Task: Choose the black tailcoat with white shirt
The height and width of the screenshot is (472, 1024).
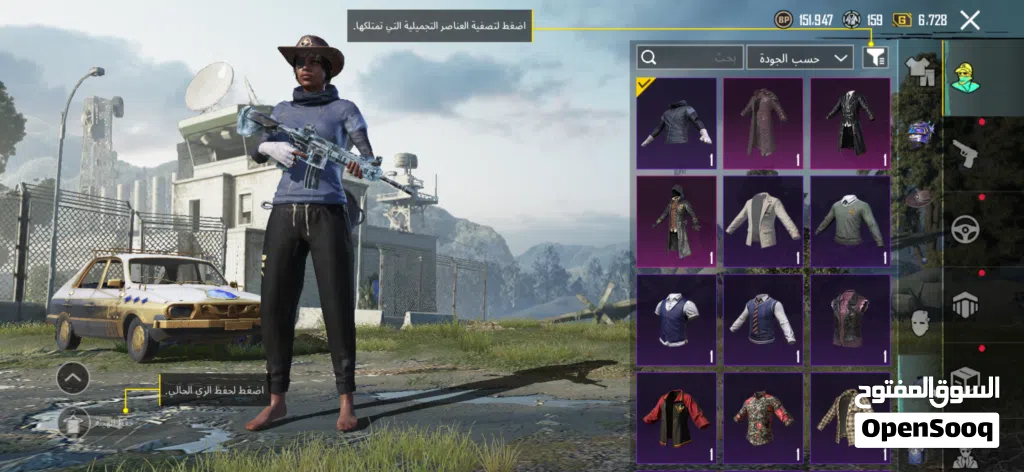Action: click(x=850, y=123)
